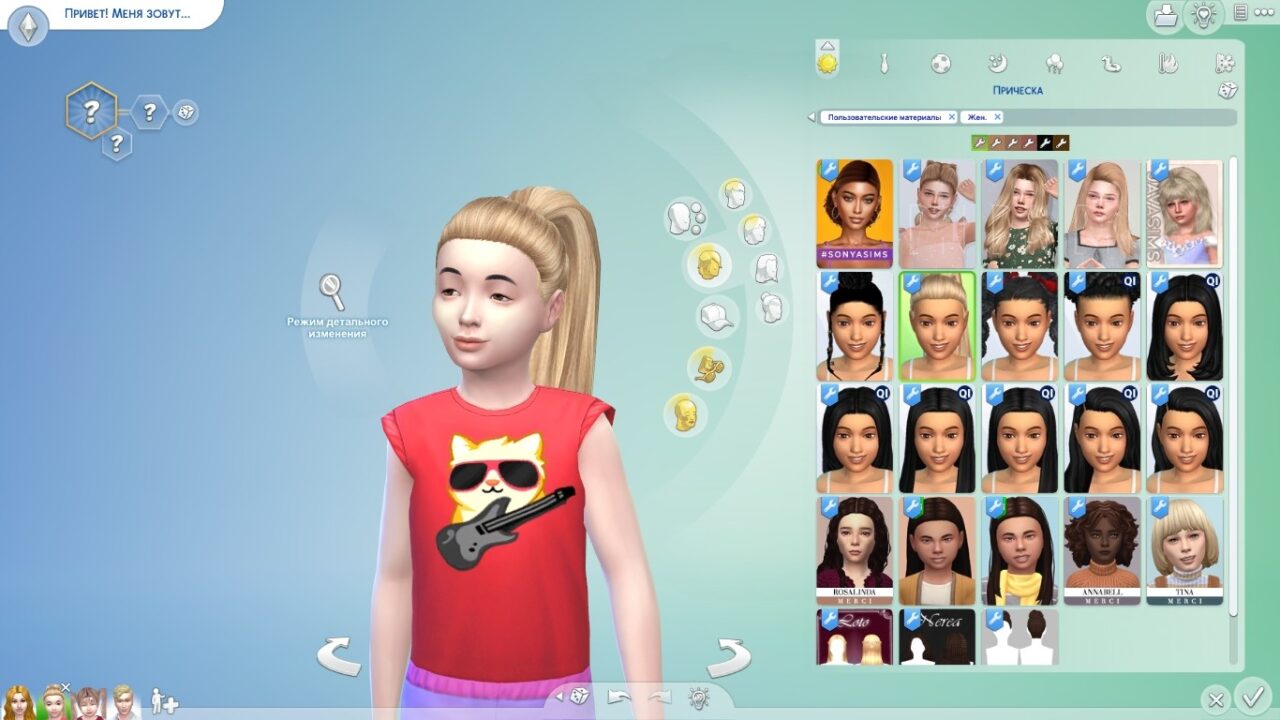Rotate the Sim with the left arrow

point(339,658)
